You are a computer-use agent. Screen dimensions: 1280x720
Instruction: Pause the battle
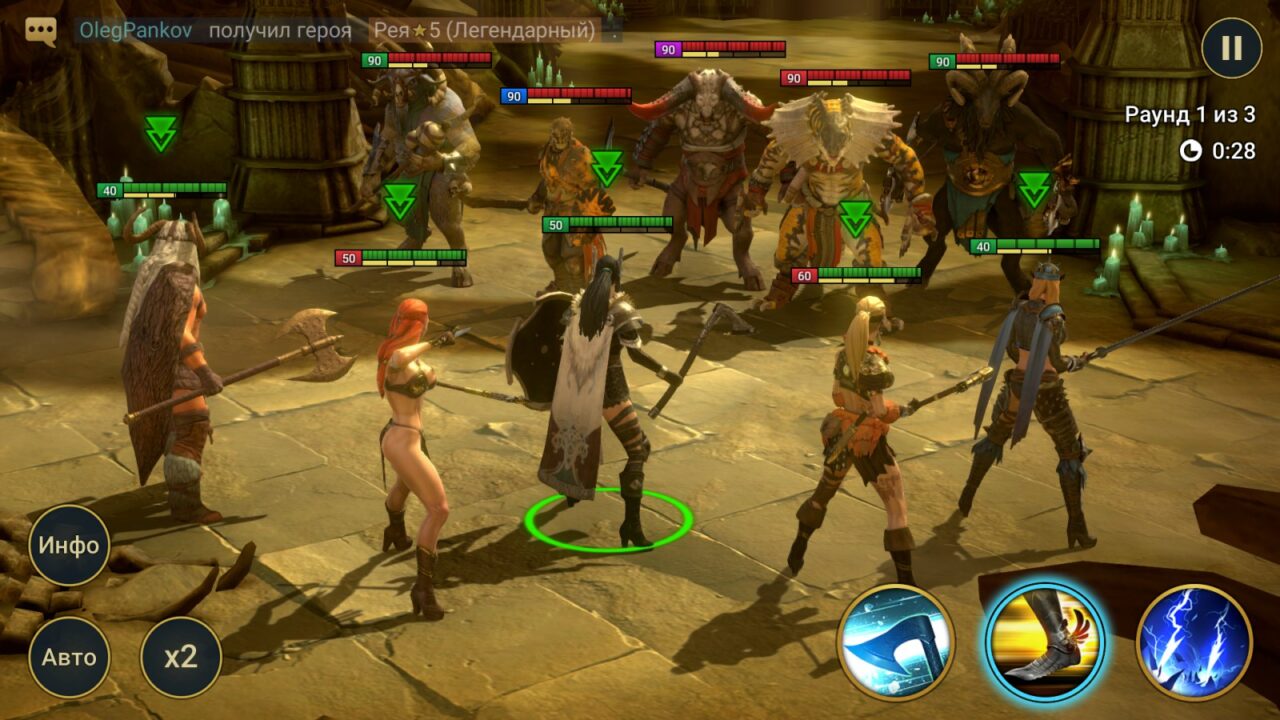tap(1231, 48)
